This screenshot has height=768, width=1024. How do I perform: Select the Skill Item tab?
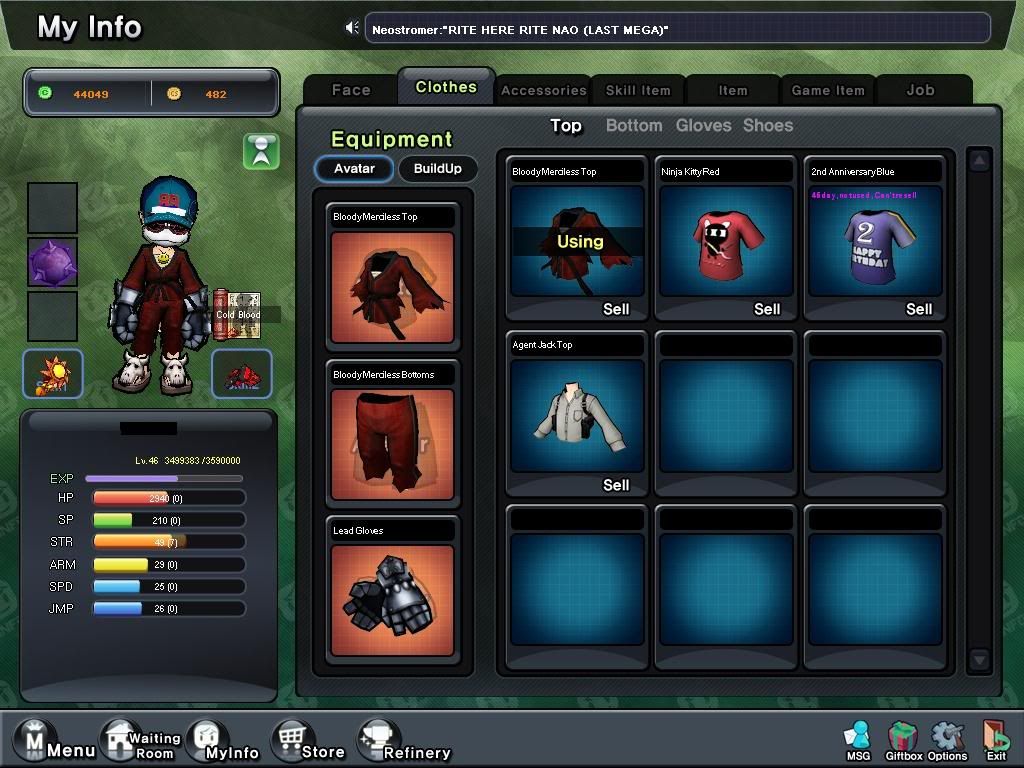pos(638,90)
